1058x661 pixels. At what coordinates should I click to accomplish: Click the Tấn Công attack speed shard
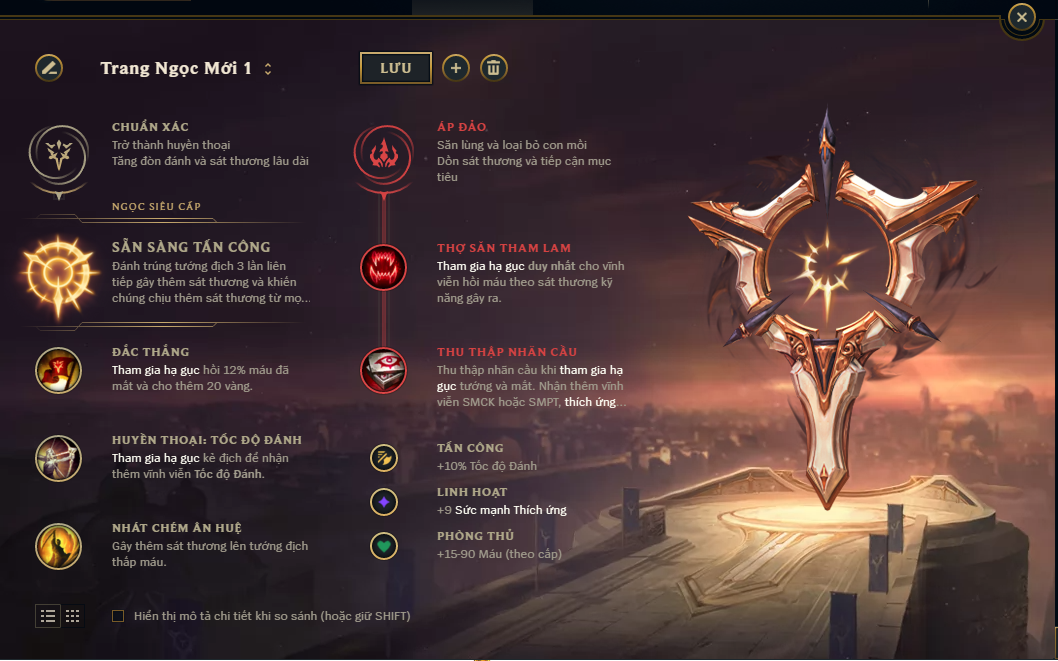[384, 458]
